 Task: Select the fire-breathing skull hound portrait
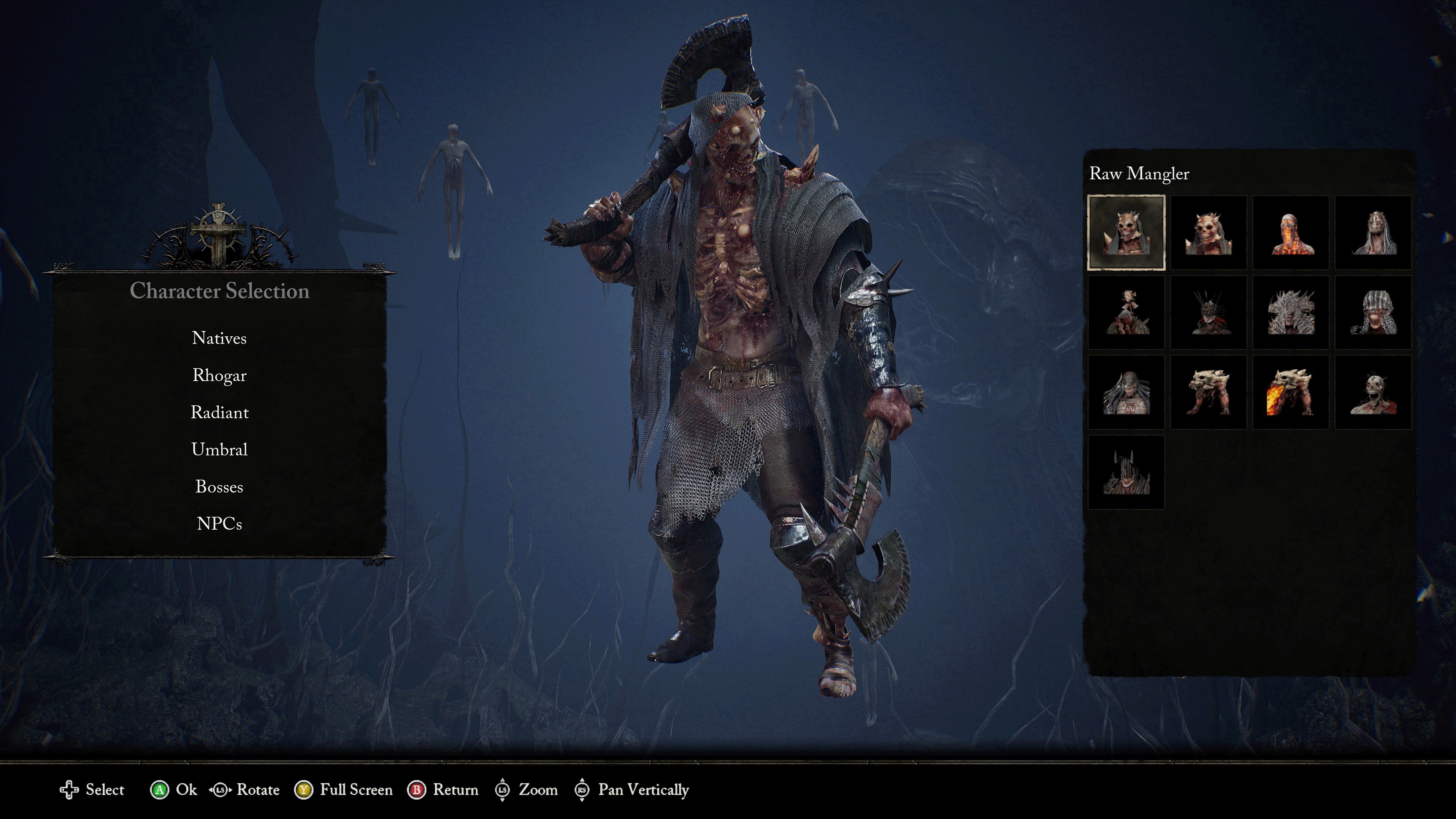pos(1290,392)
